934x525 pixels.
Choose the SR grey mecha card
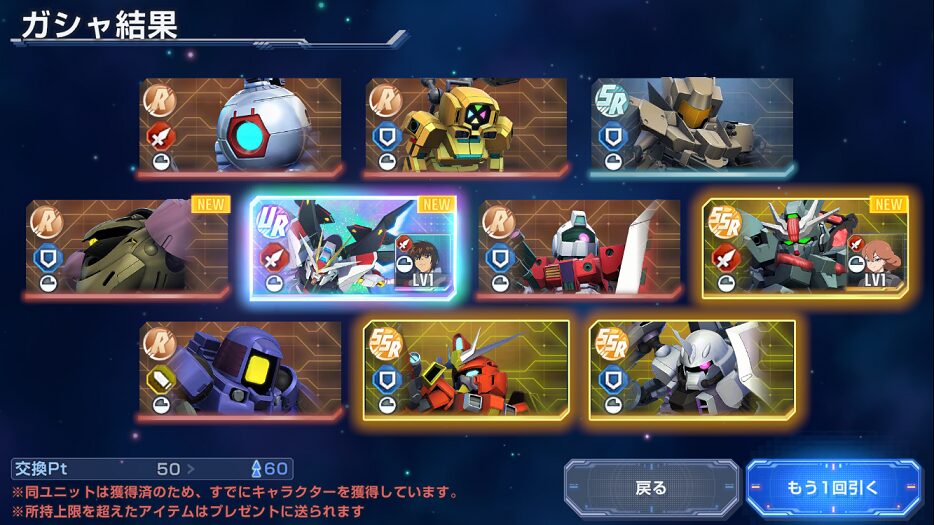click(692, 126)
